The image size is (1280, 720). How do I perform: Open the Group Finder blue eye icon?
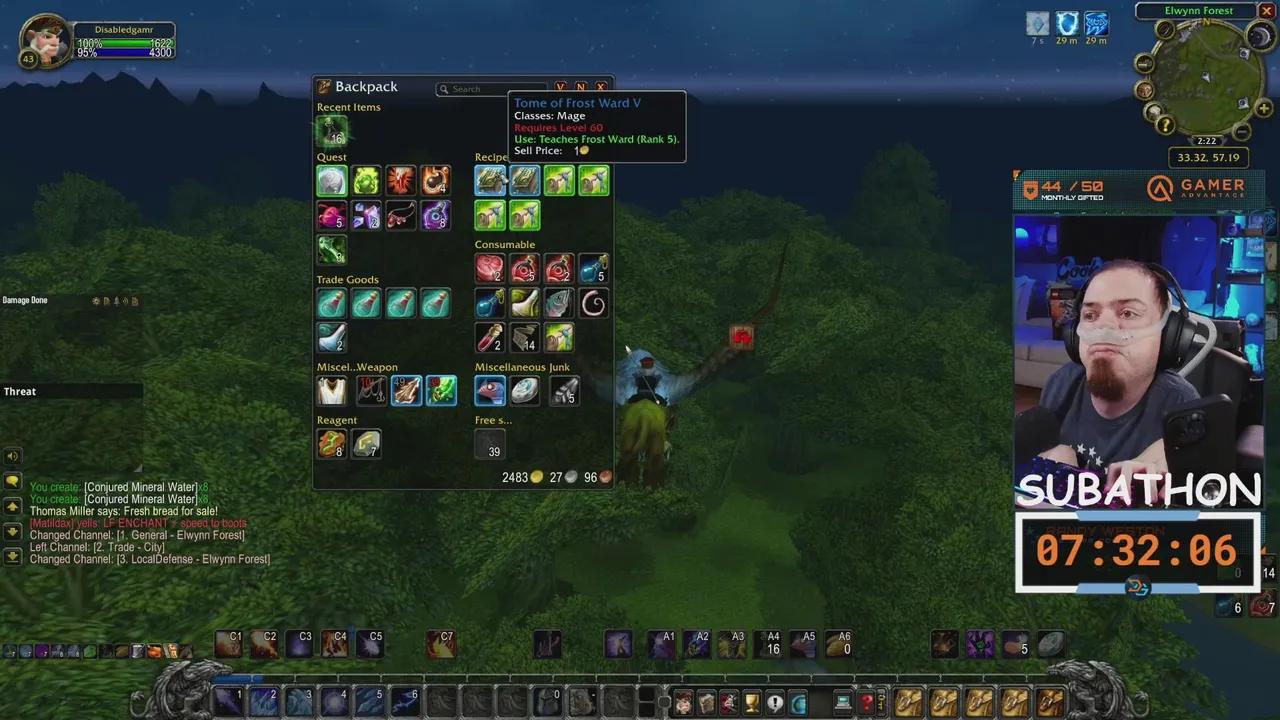[x=798, y=703]
